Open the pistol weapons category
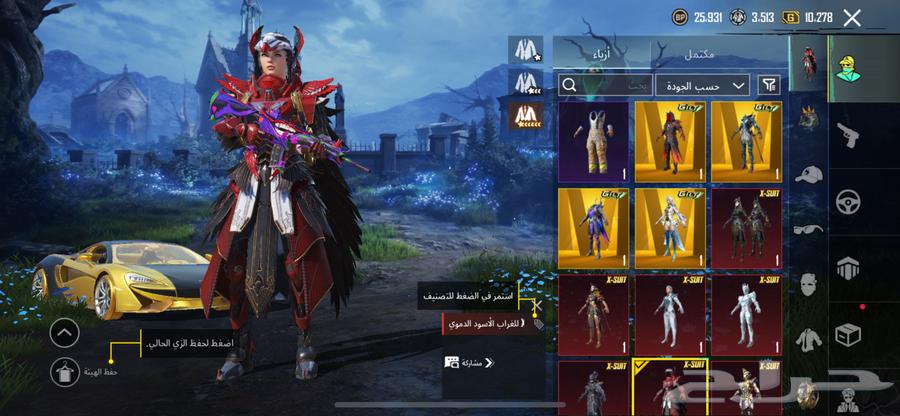Viewport: 900px width, 416px height. (x=848, y=136)
